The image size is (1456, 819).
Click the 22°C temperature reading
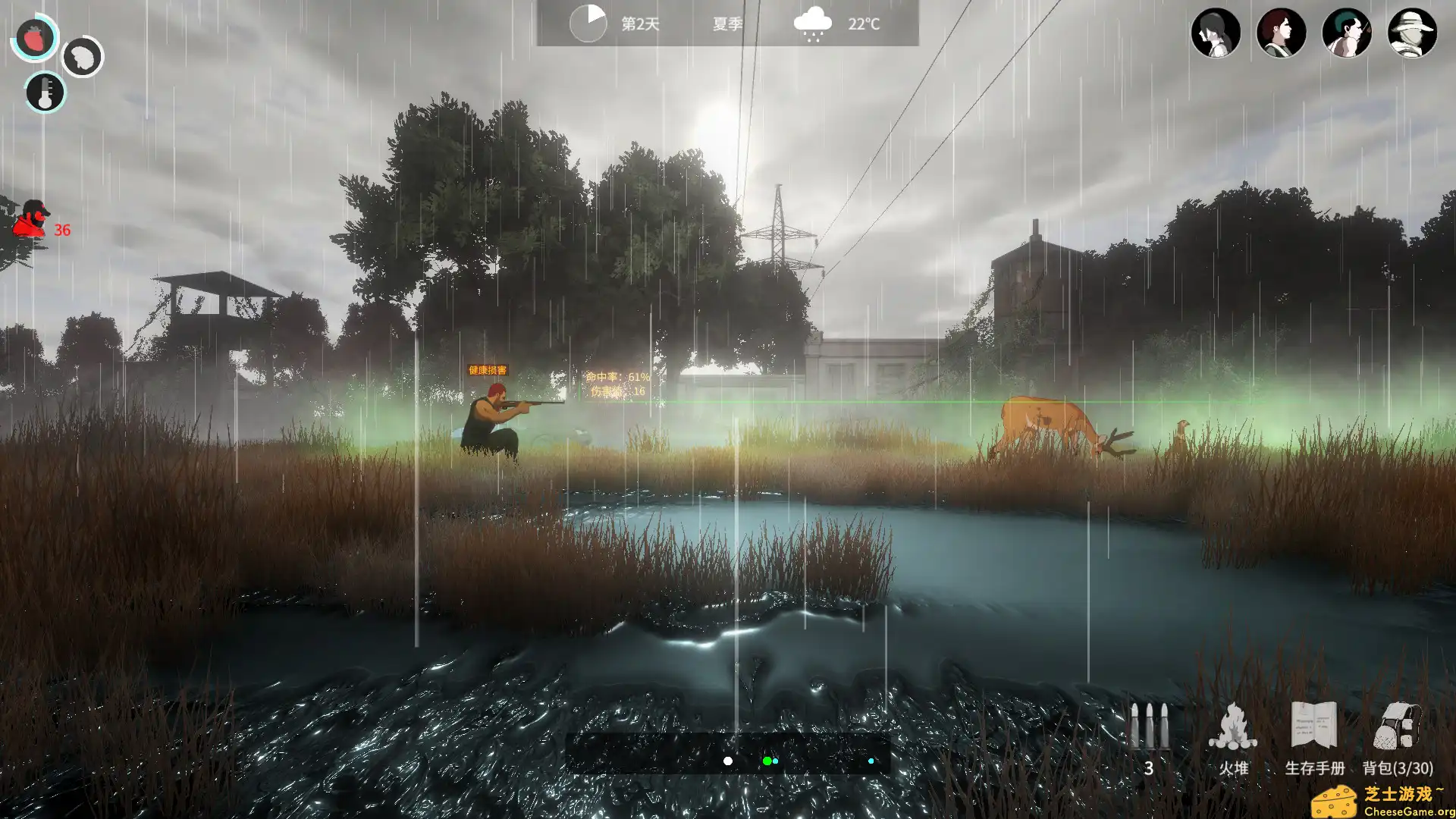pos(863,24)
